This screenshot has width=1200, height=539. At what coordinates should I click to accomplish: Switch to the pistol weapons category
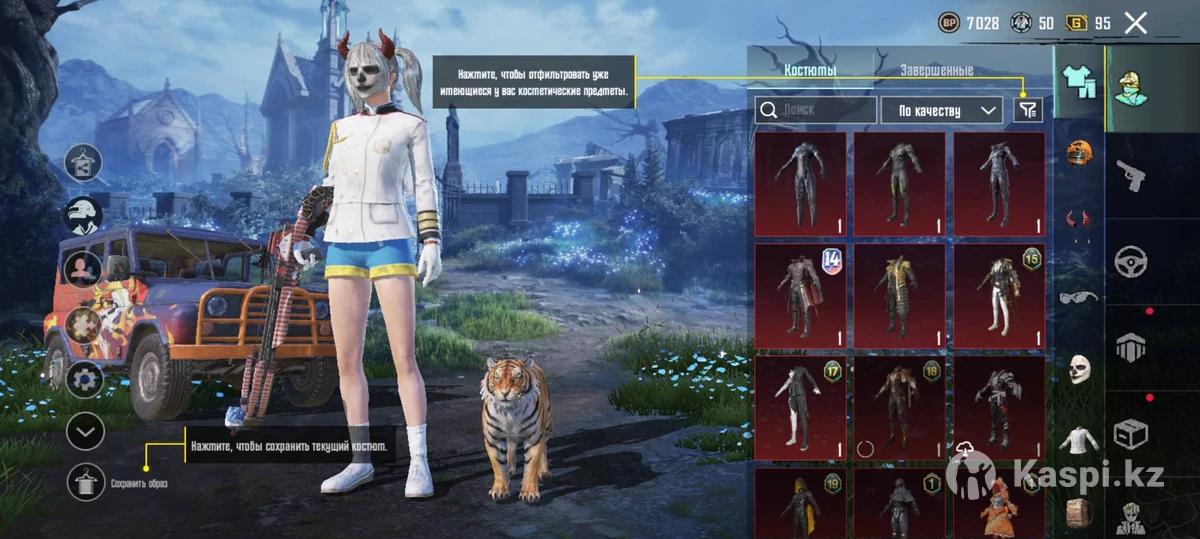click(1131, 176)
